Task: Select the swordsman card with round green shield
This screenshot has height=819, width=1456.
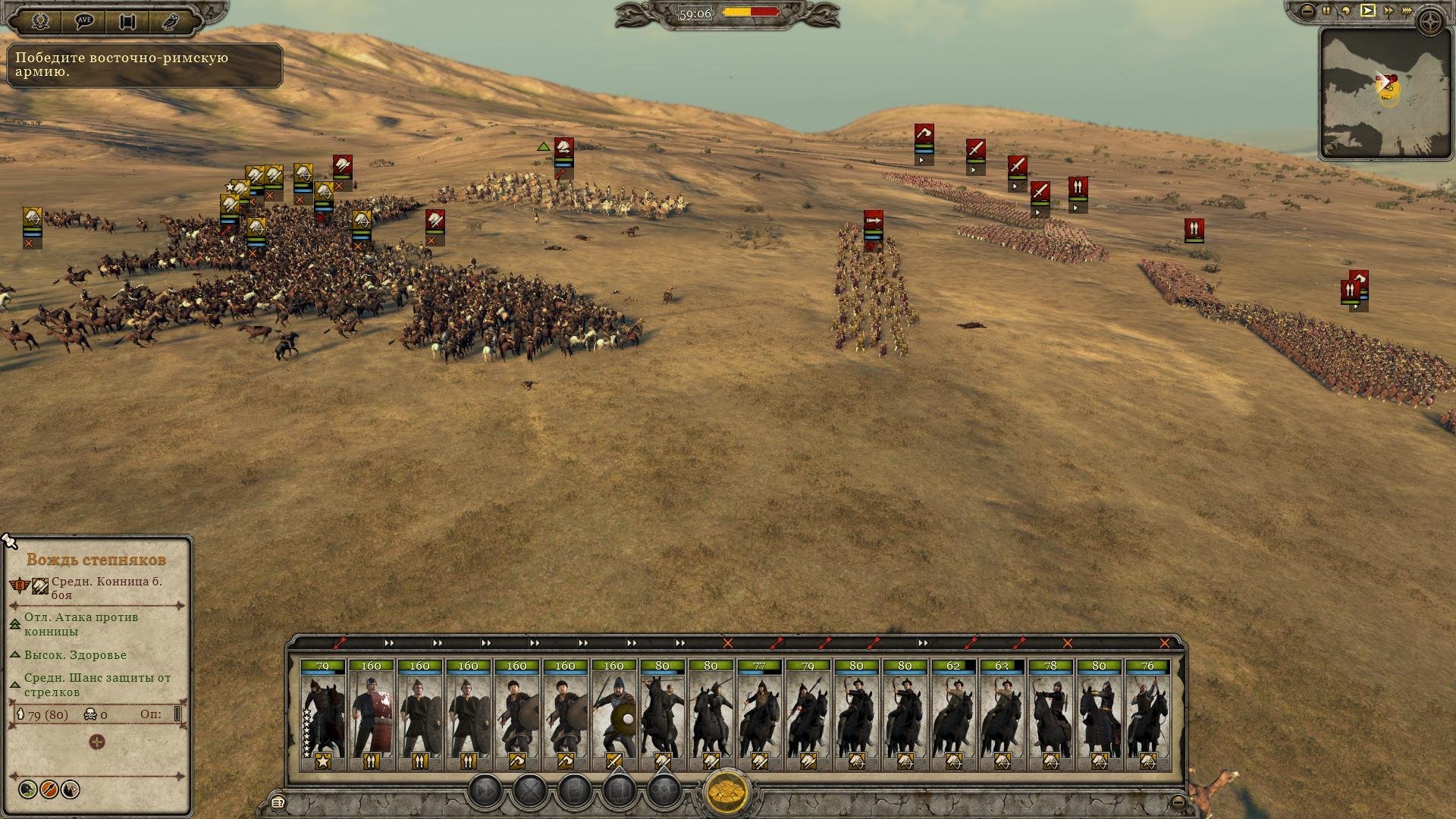Action: pos(614,714)
